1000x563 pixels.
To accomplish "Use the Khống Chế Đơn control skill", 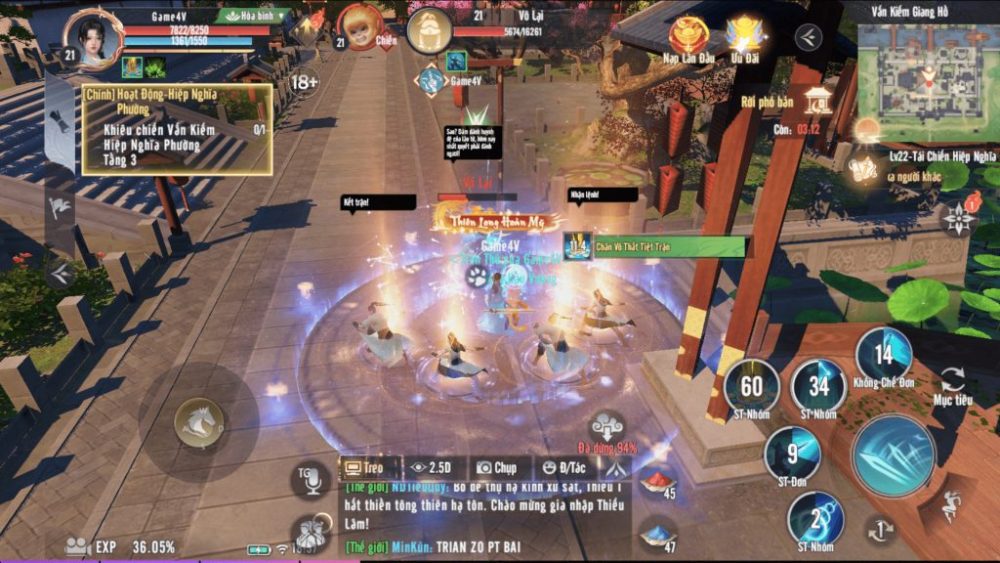I will click(883, 355).
